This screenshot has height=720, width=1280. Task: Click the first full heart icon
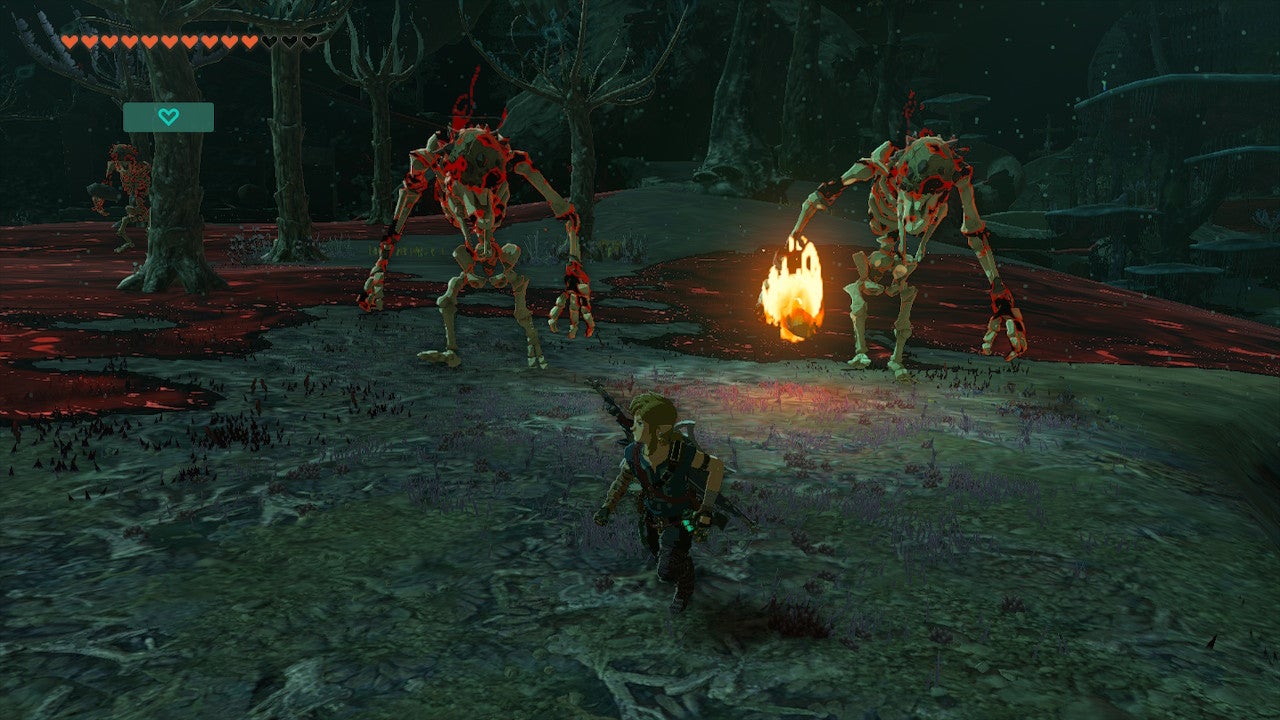click(70, 42)
